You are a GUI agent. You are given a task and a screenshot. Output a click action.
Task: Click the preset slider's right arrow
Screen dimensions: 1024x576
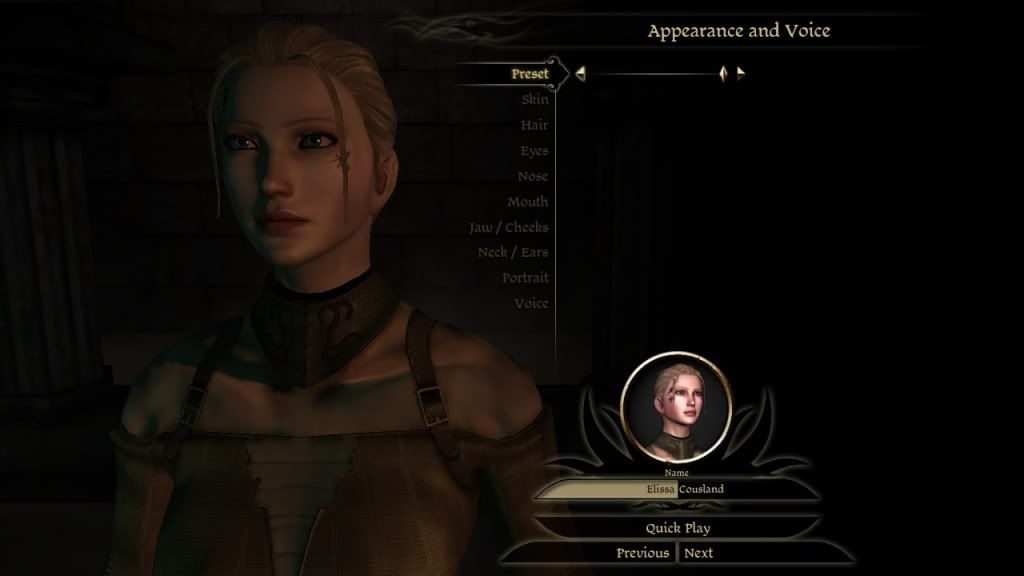coord(740,73)
